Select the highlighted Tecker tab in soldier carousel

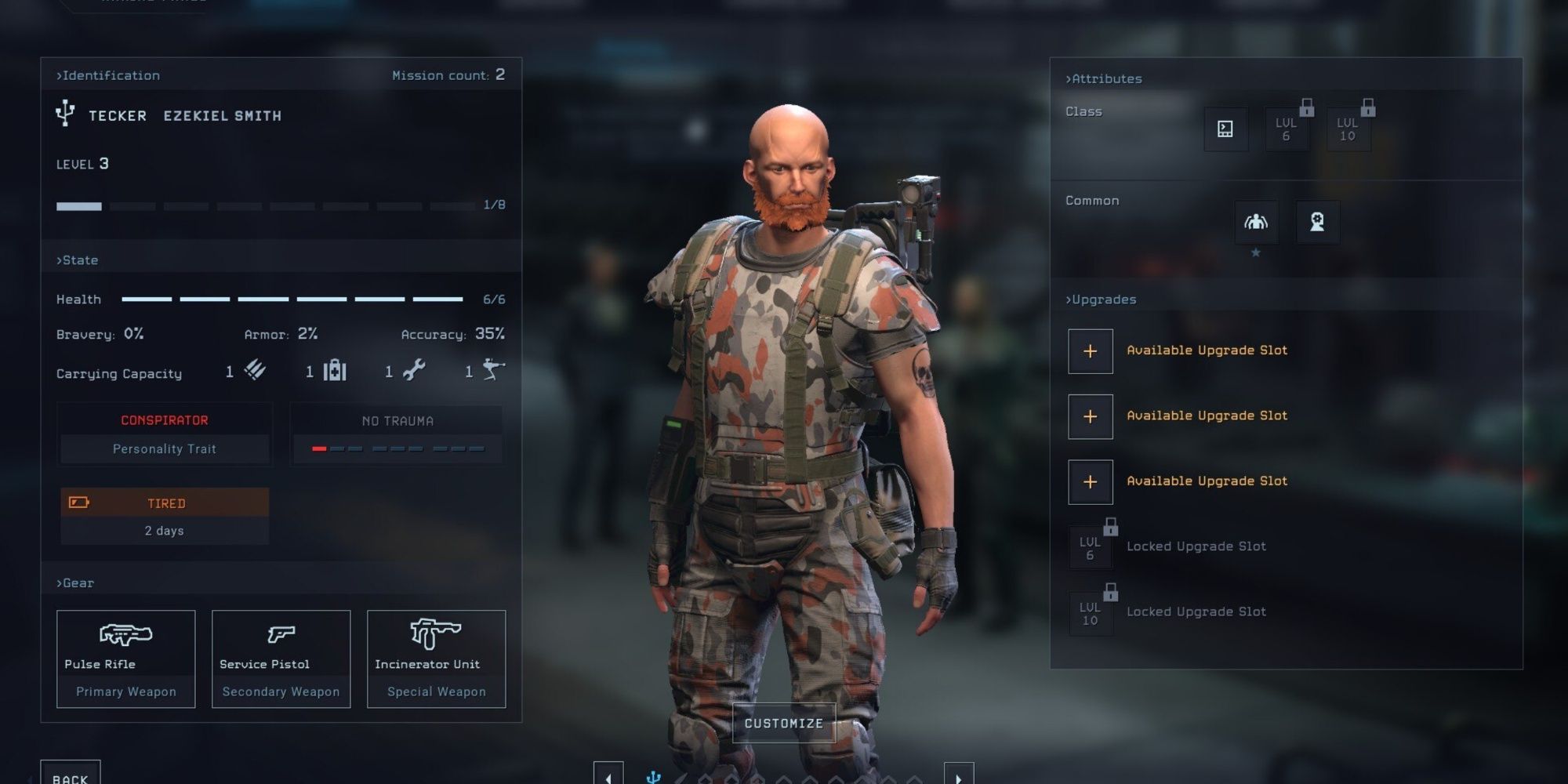coord(653,777)
